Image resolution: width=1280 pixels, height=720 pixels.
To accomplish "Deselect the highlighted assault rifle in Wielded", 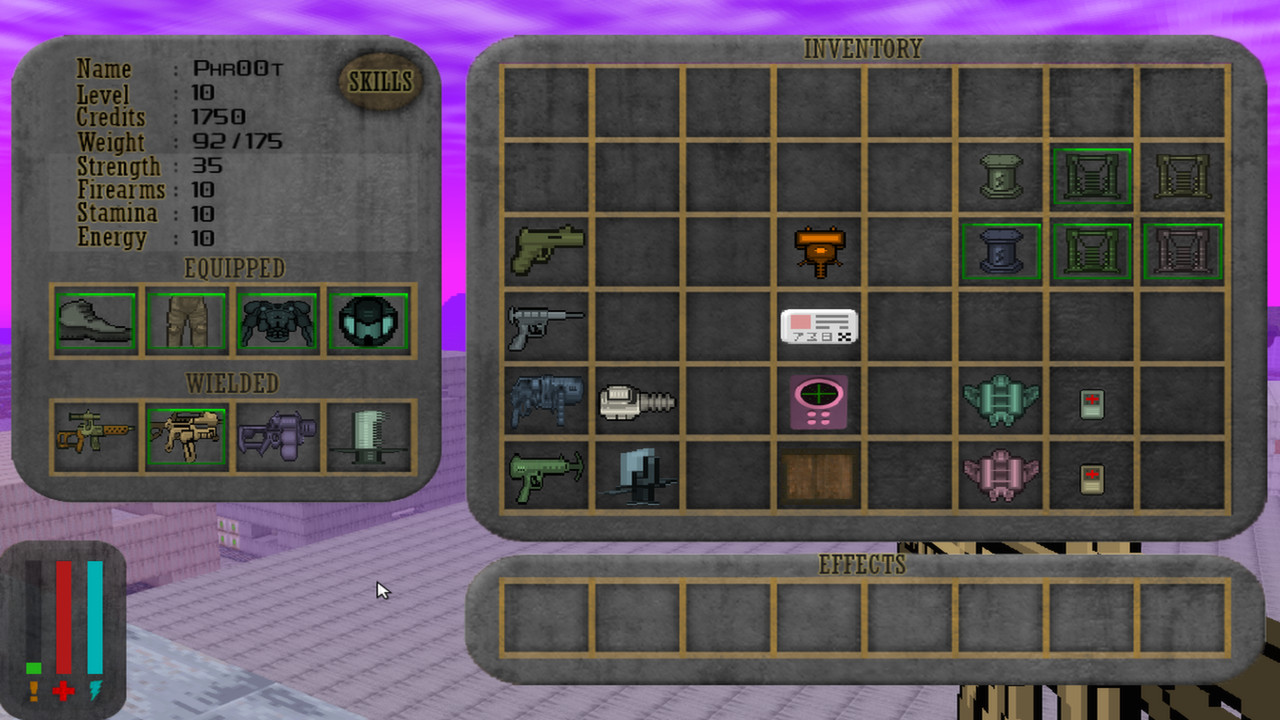I will (188, 433).
